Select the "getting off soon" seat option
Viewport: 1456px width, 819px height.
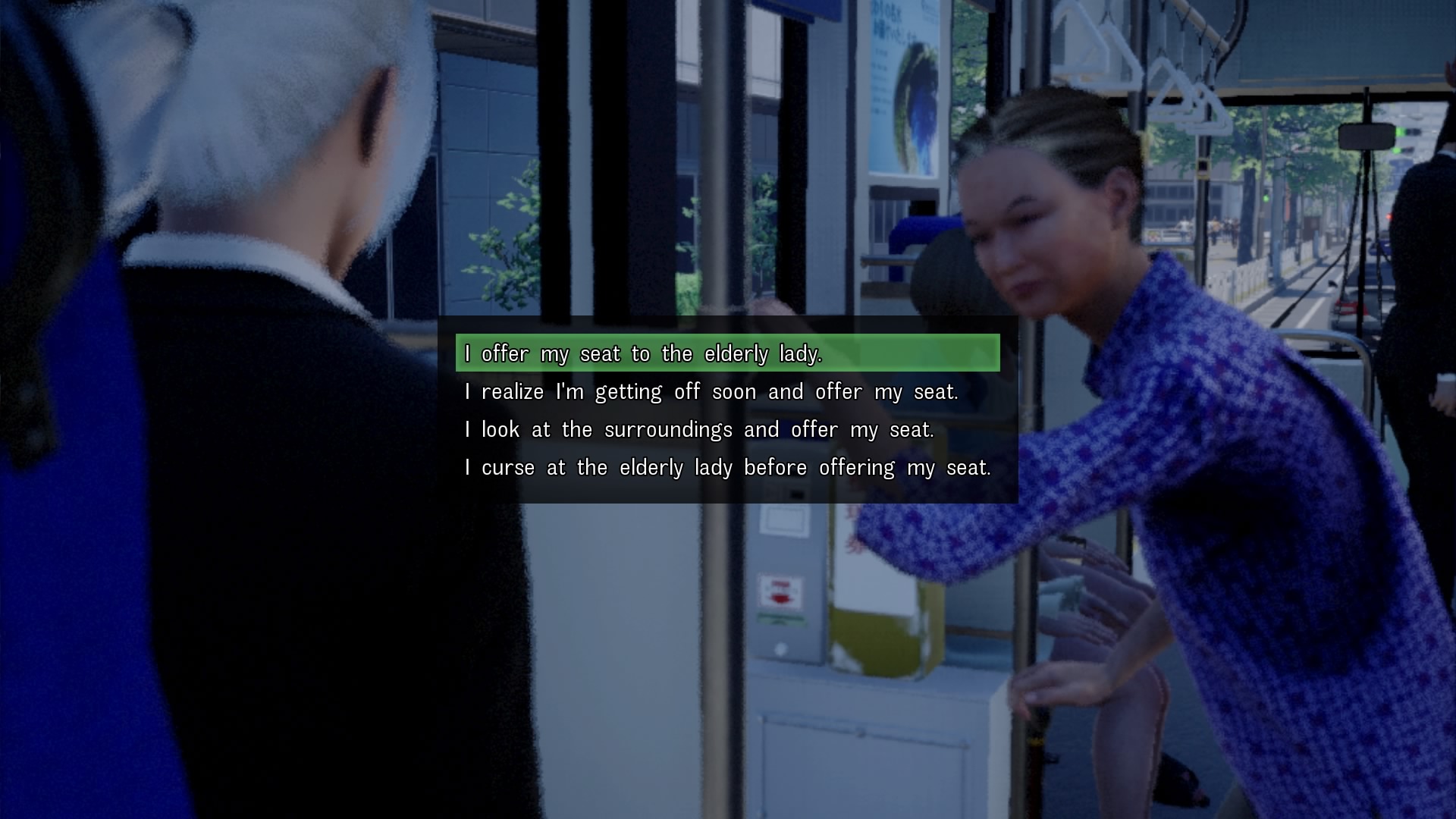tap(711, 391)
